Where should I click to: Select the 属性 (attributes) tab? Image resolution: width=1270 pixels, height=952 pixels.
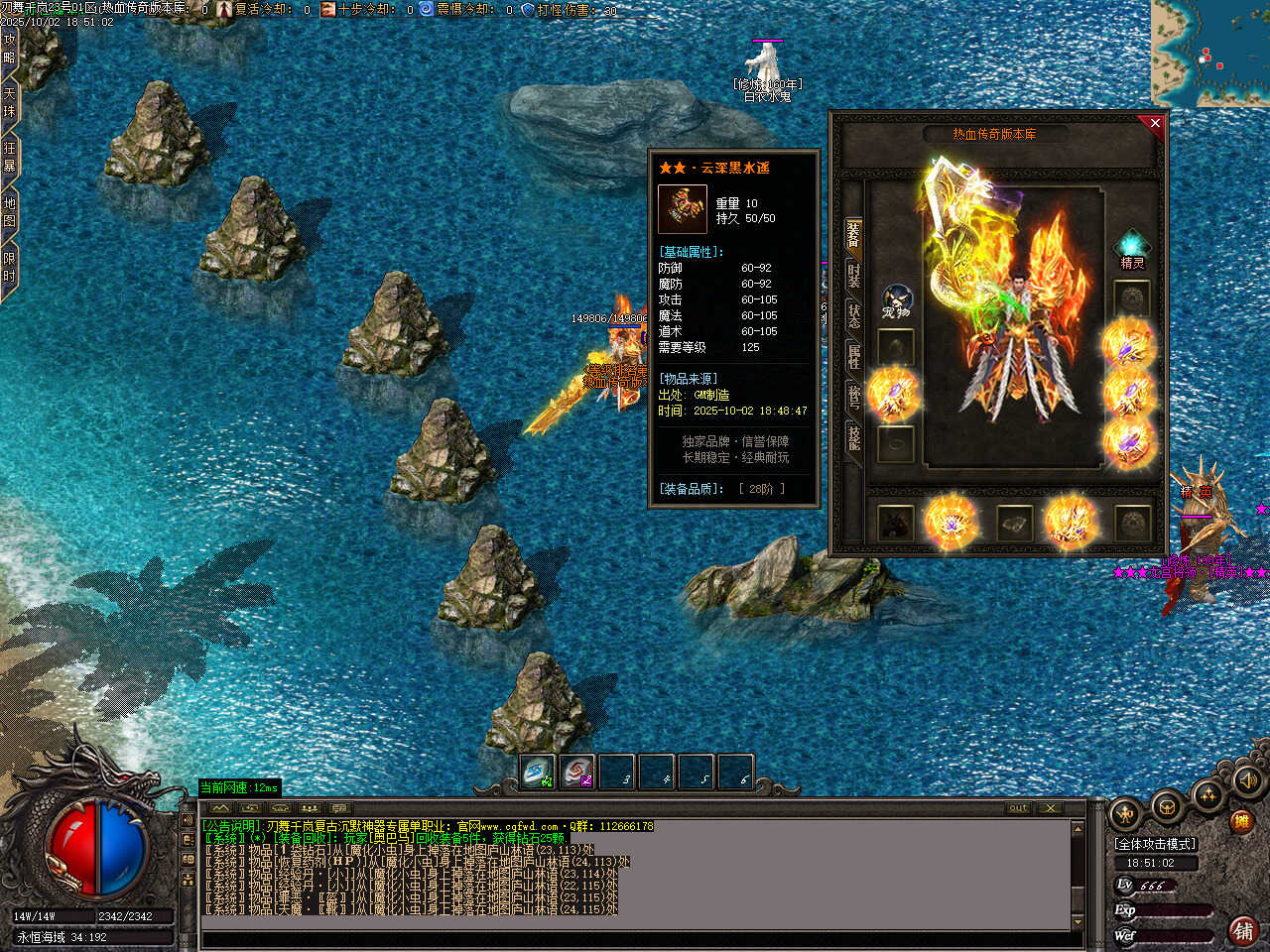tap(853, 357)
